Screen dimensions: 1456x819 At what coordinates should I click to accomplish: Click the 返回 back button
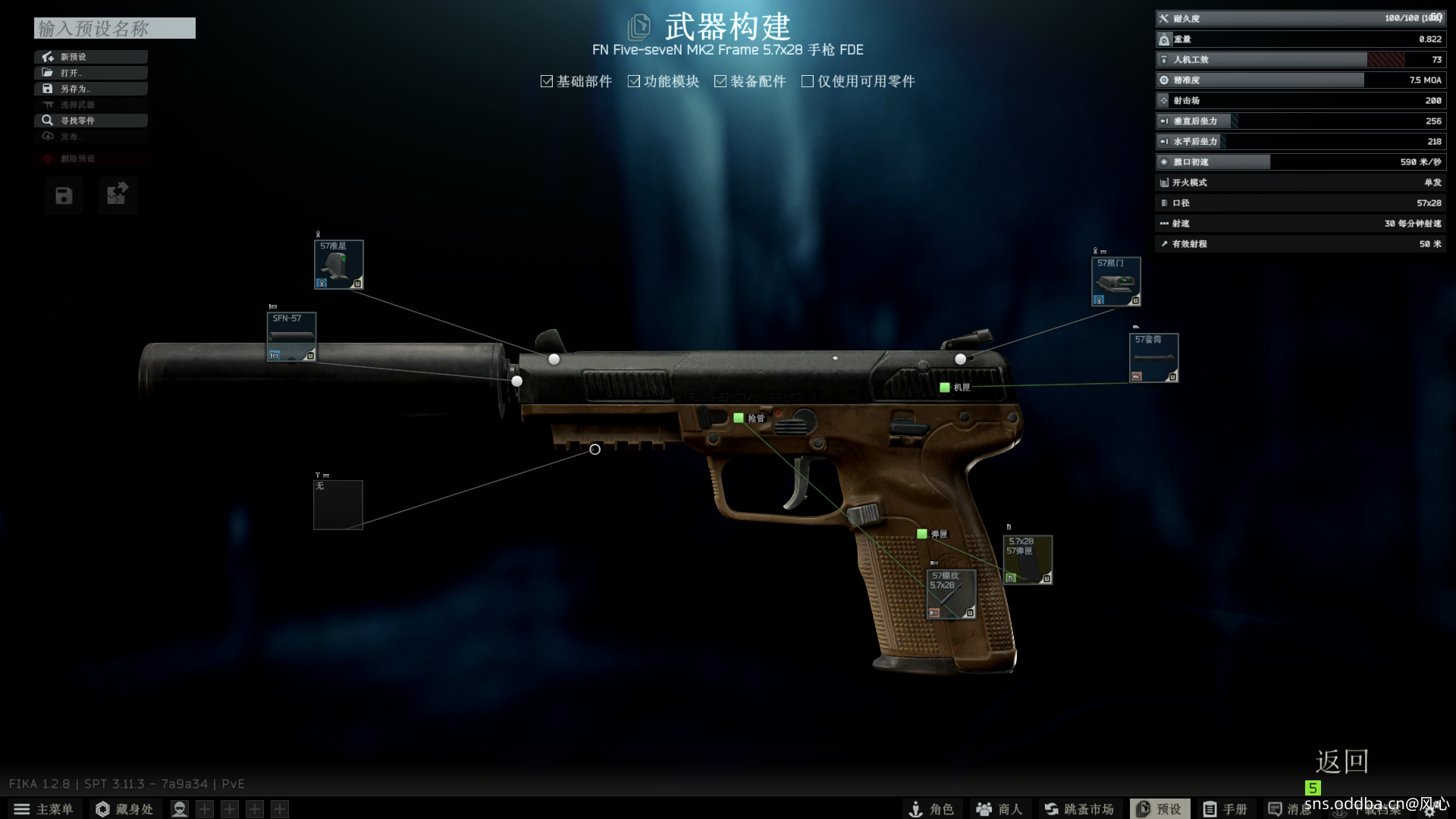(x=1341, y=761)
